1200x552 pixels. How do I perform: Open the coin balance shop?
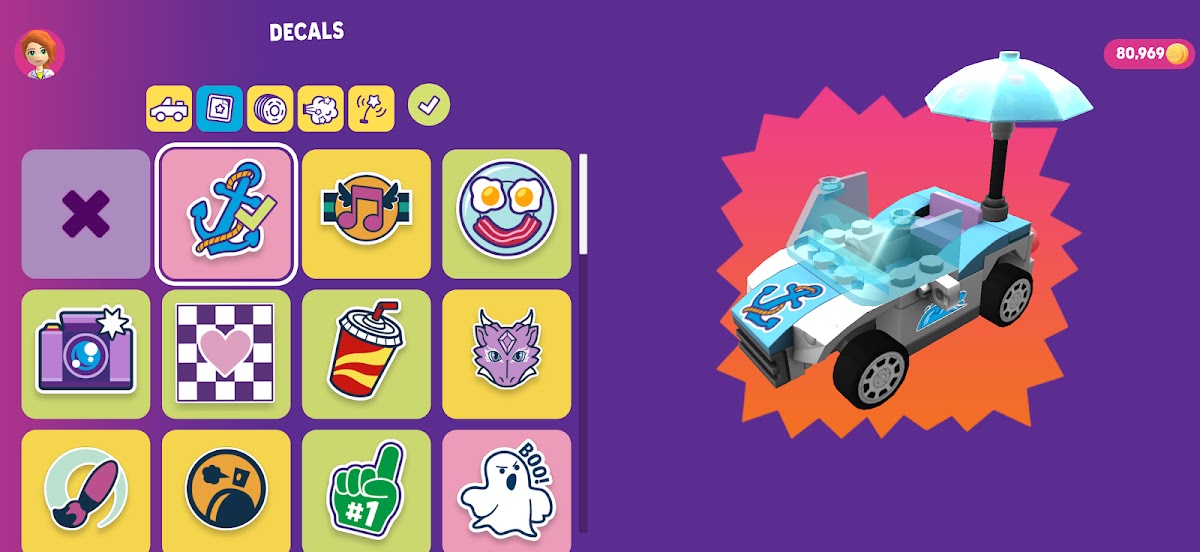click(x=1149, y=54)
